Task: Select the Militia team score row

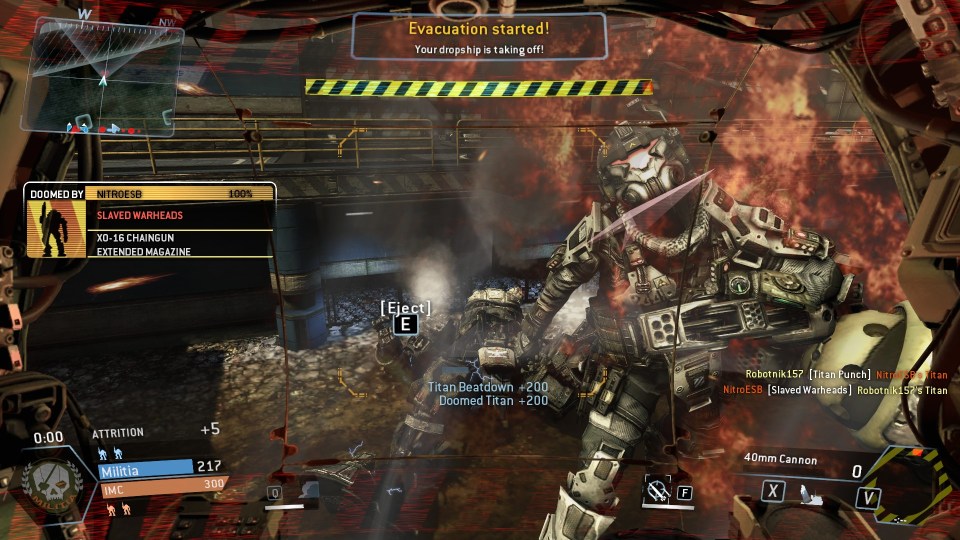Action: [160, 467]
